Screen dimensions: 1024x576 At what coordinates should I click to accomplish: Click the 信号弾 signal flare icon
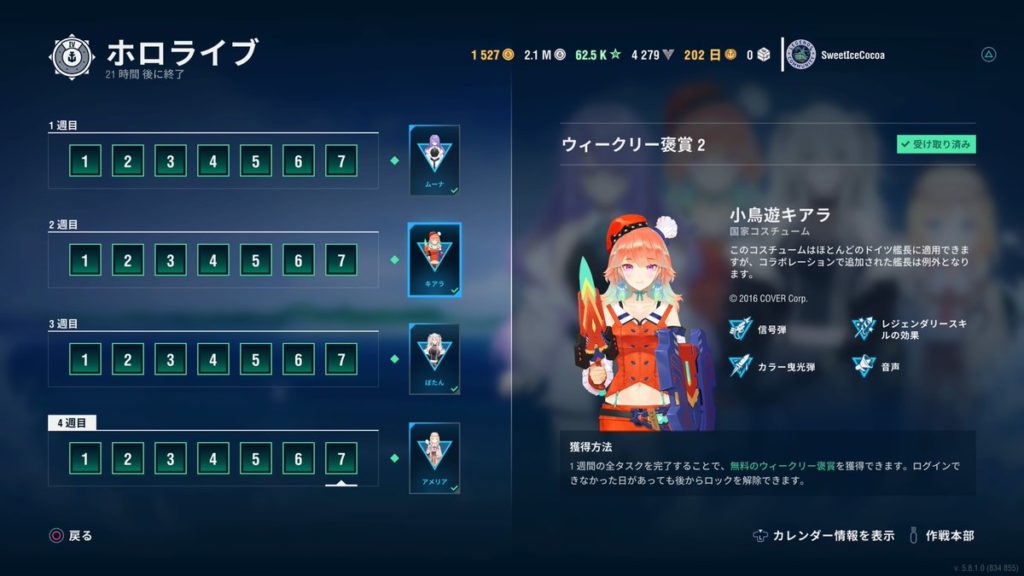coord(741,328)
